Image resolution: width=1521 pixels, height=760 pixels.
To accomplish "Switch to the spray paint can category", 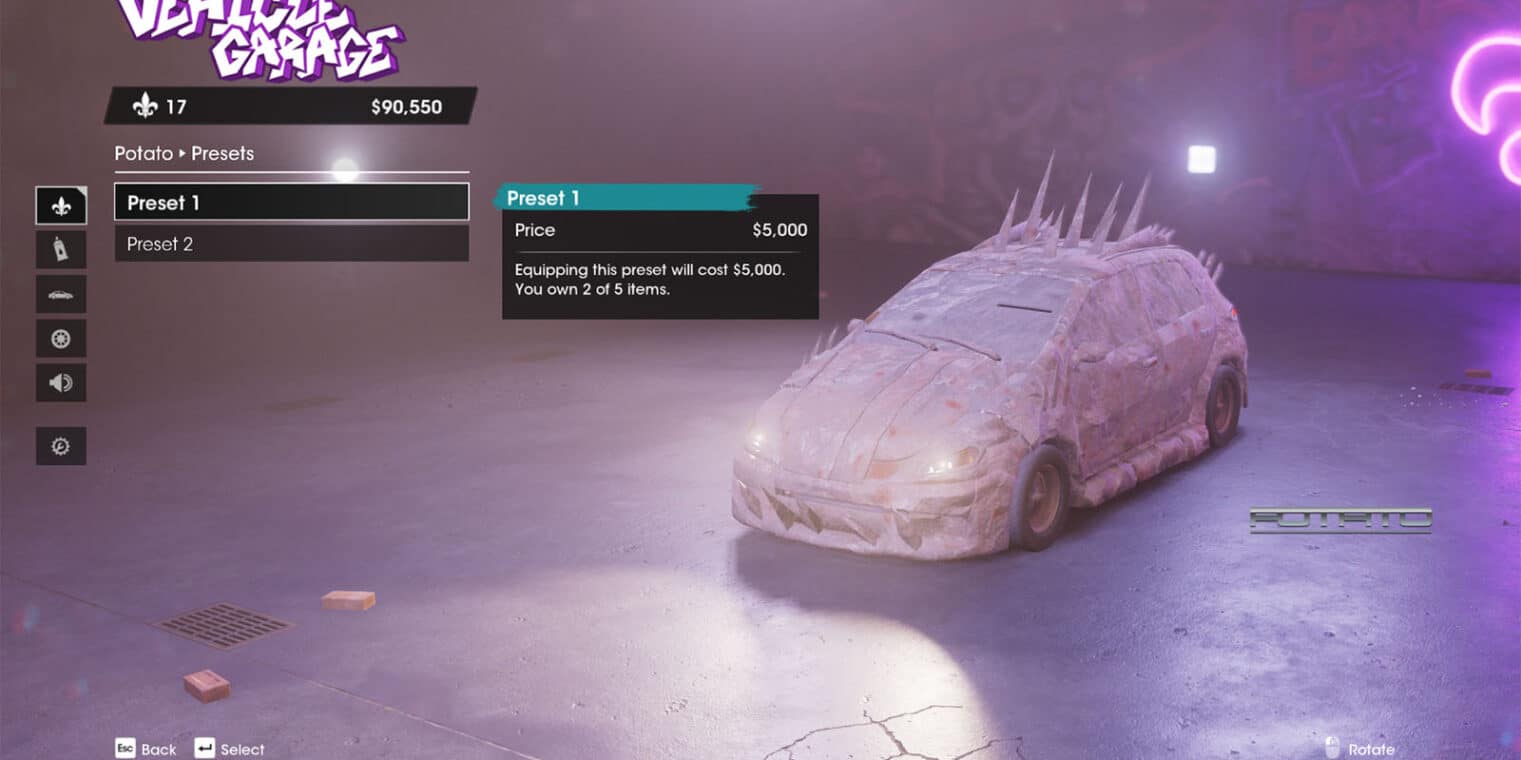I will click(x=61, y=250).
